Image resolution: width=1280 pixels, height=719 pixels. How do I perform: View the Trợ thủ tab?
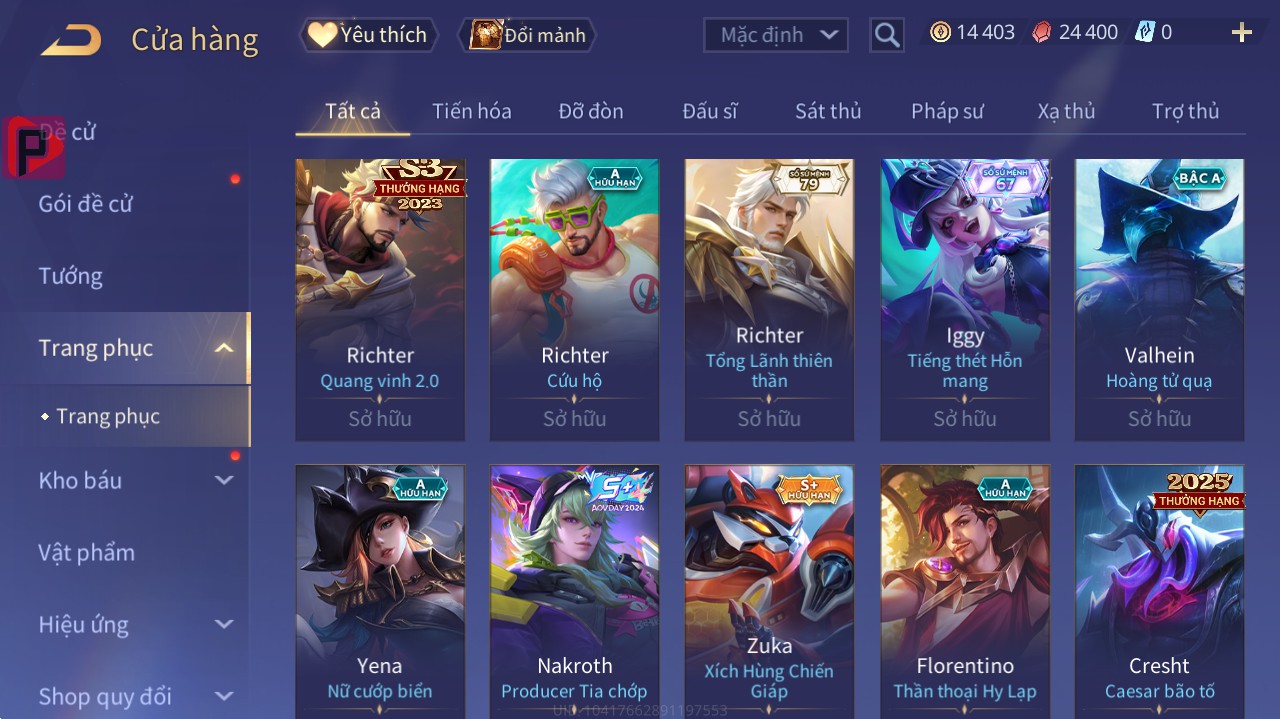[1185, 111]
